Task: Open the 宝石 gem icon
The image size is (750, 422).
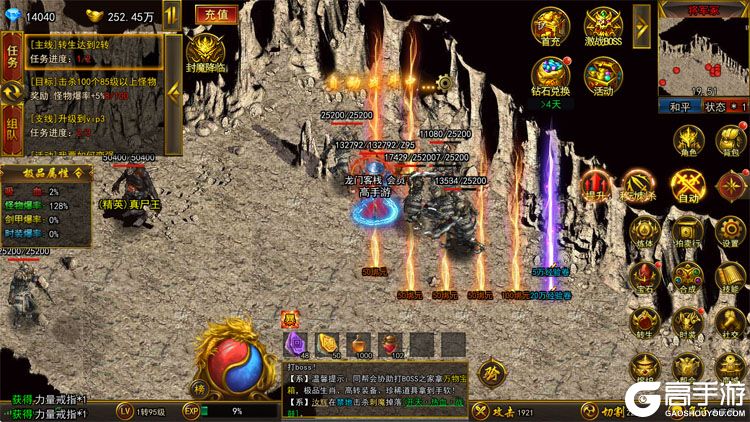Action: (642, 275)
